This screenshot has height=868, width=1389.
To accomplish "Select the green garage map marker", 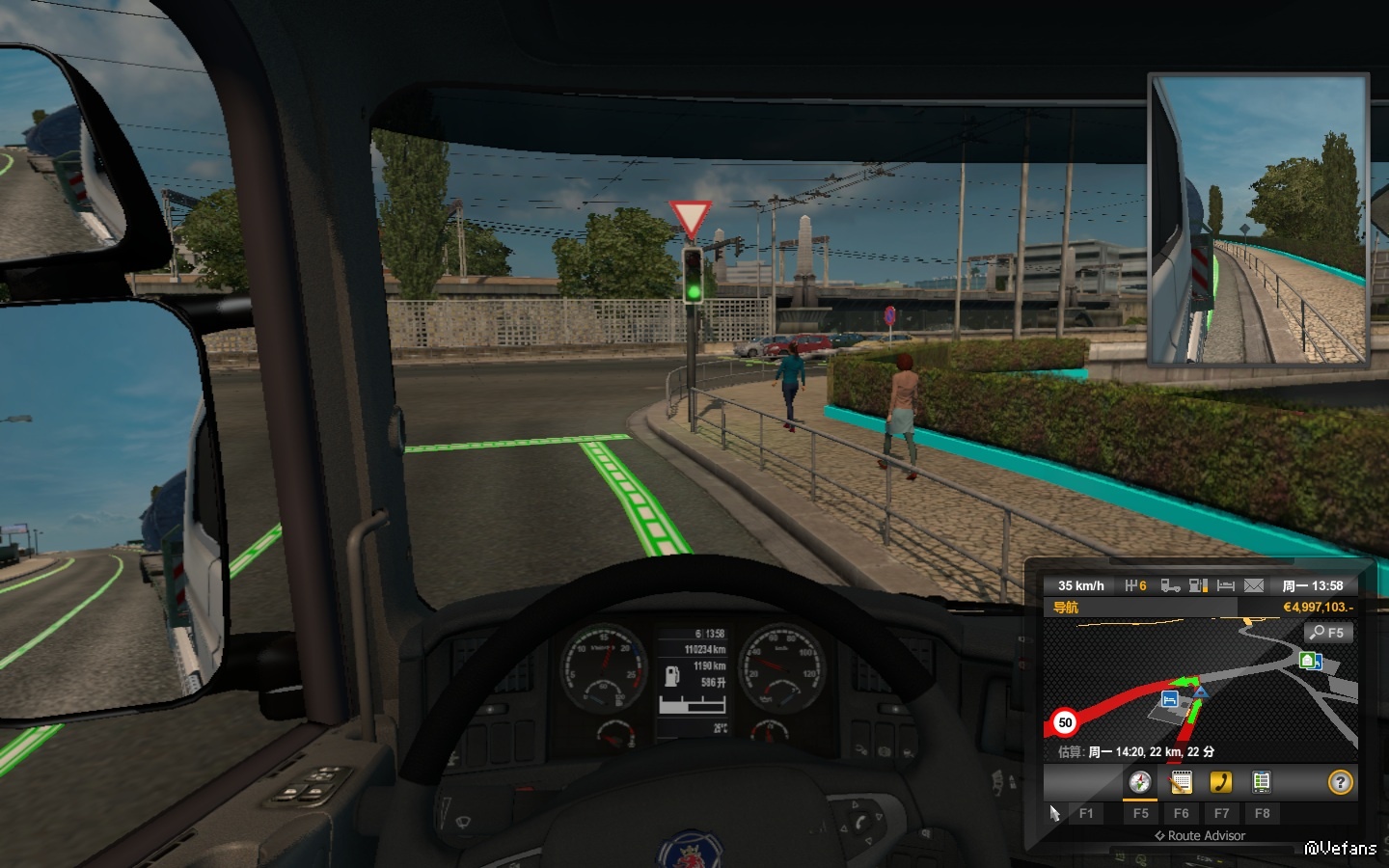I will pyautogui.click(x=1309, y=661).
